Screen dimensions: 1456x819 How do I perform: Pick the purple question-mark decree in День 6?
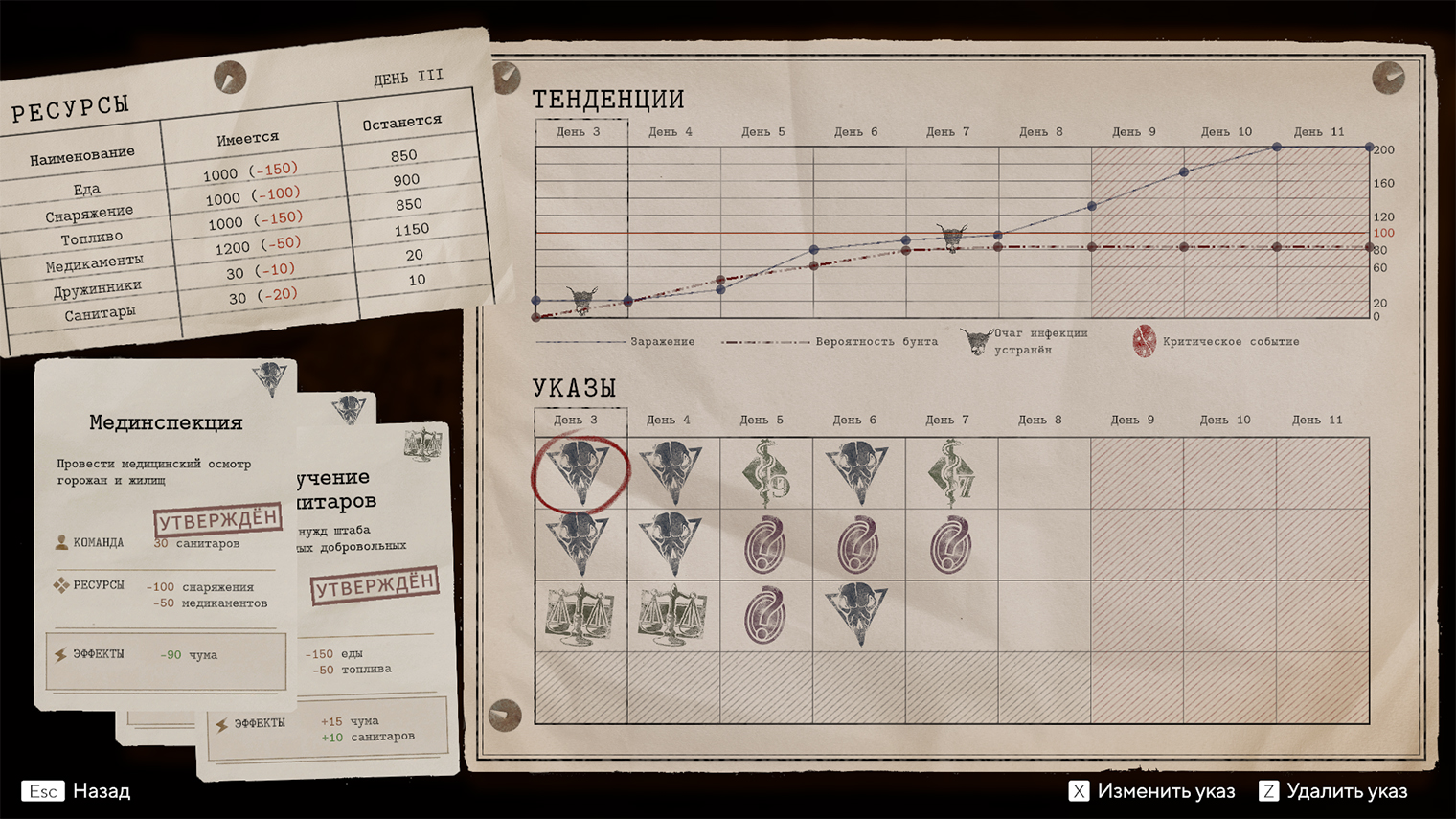857,545
